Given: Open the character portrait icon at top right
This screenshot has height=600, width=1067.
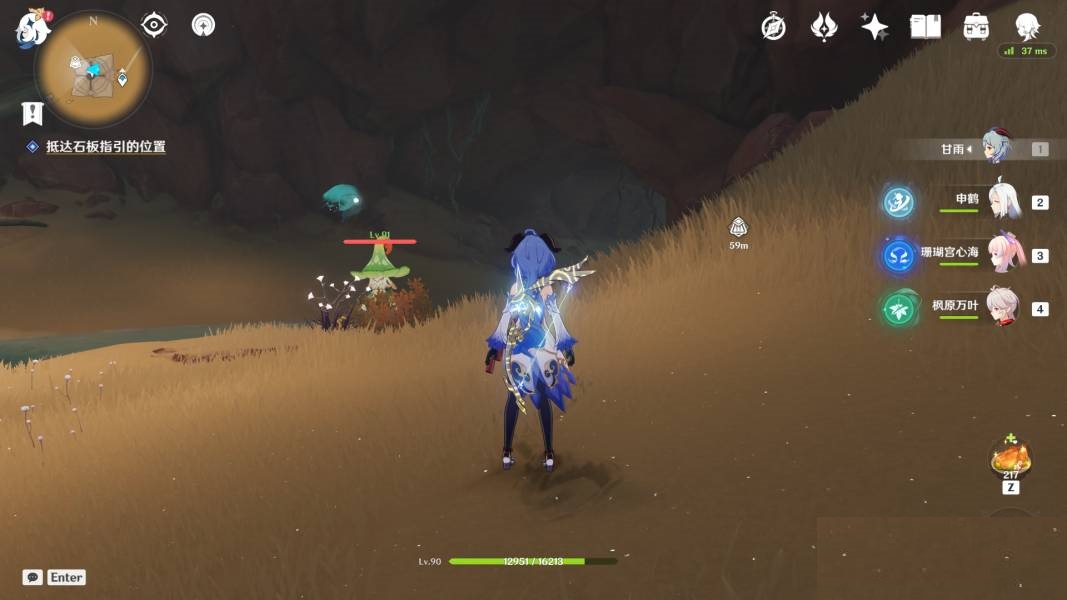Looking at the screenshot, I should [x=1027, y=25].
